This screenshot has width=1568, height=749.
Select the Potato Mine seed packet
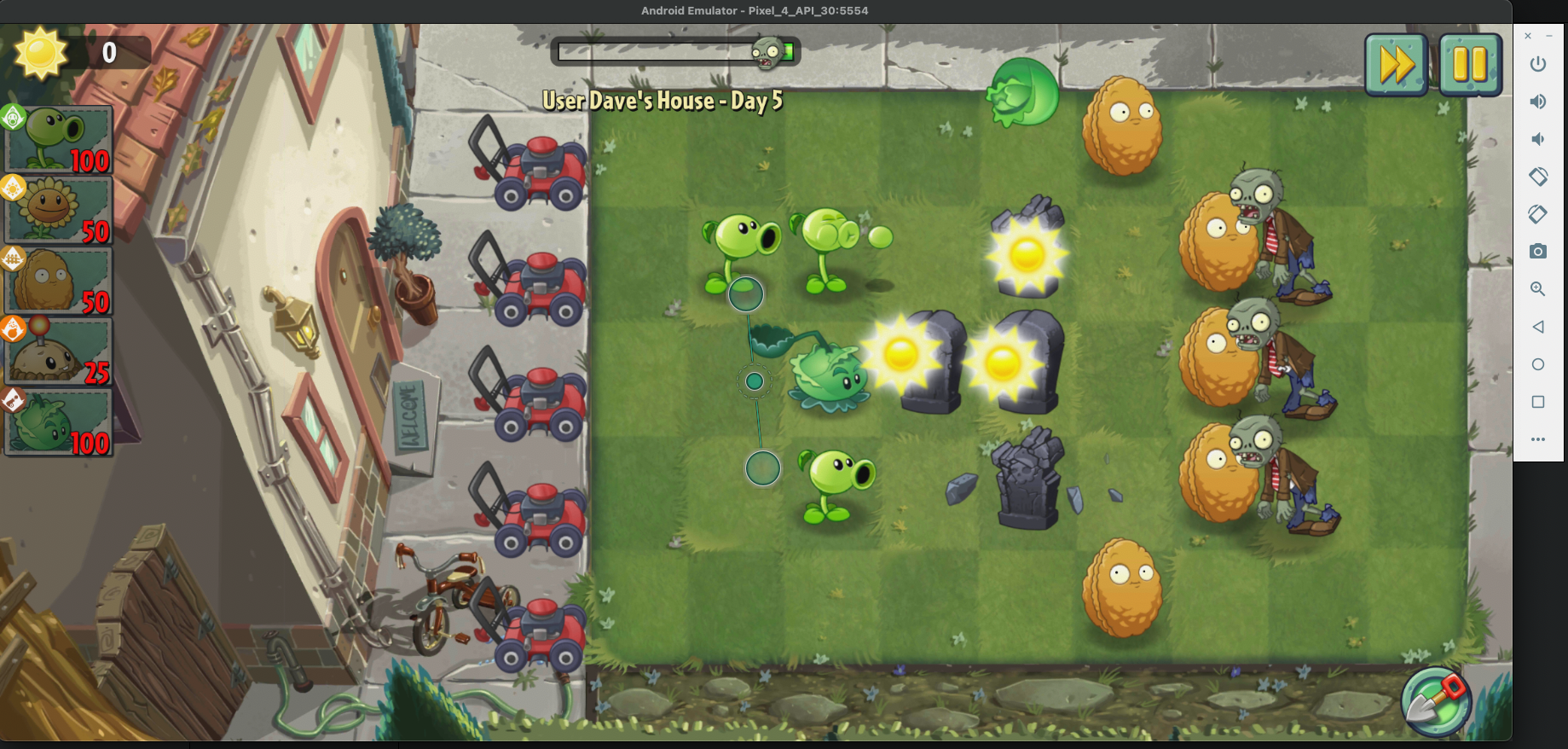pos(58,352)
